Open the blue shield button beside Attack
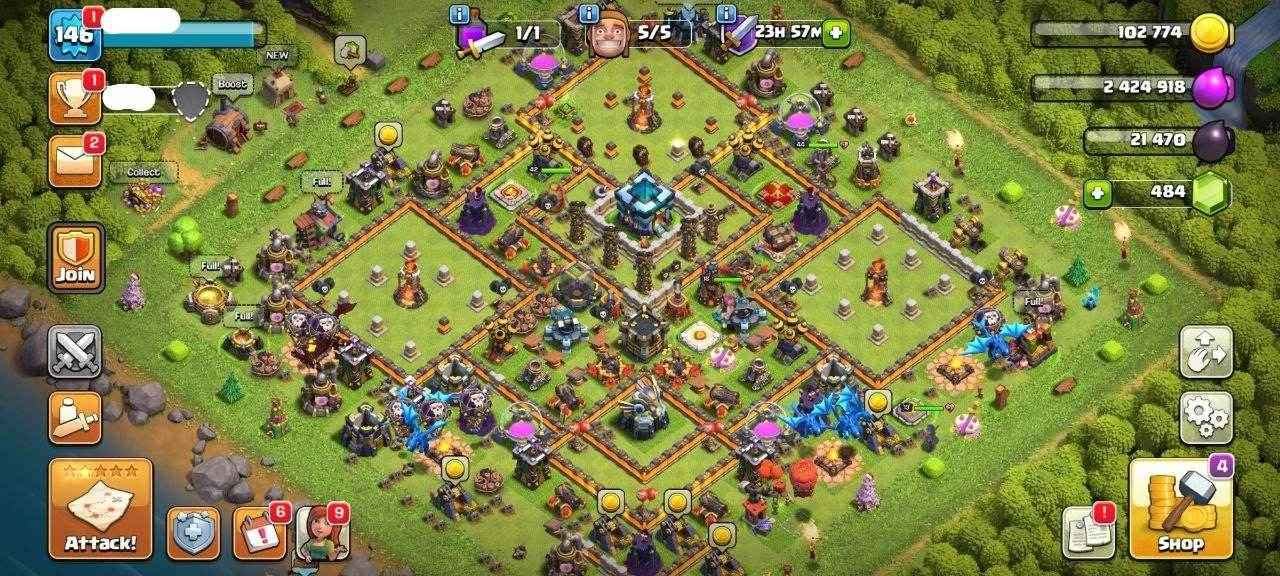1280x576 pixels. (x=193, y=534)
